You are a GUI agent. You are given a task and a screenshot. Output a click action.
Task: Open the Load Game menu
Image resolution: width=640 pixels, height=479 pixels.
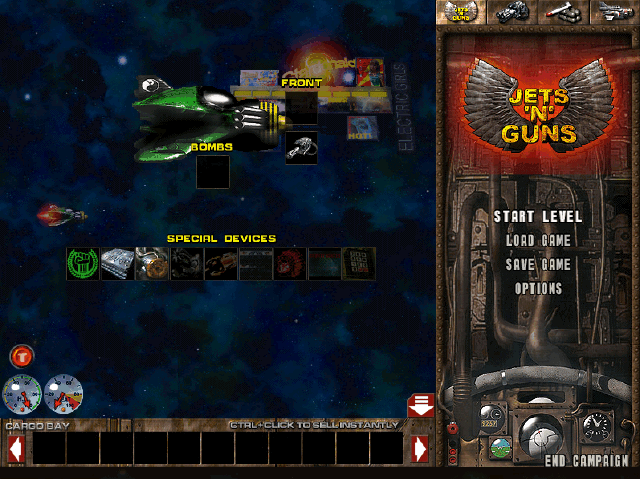(538, 240)
